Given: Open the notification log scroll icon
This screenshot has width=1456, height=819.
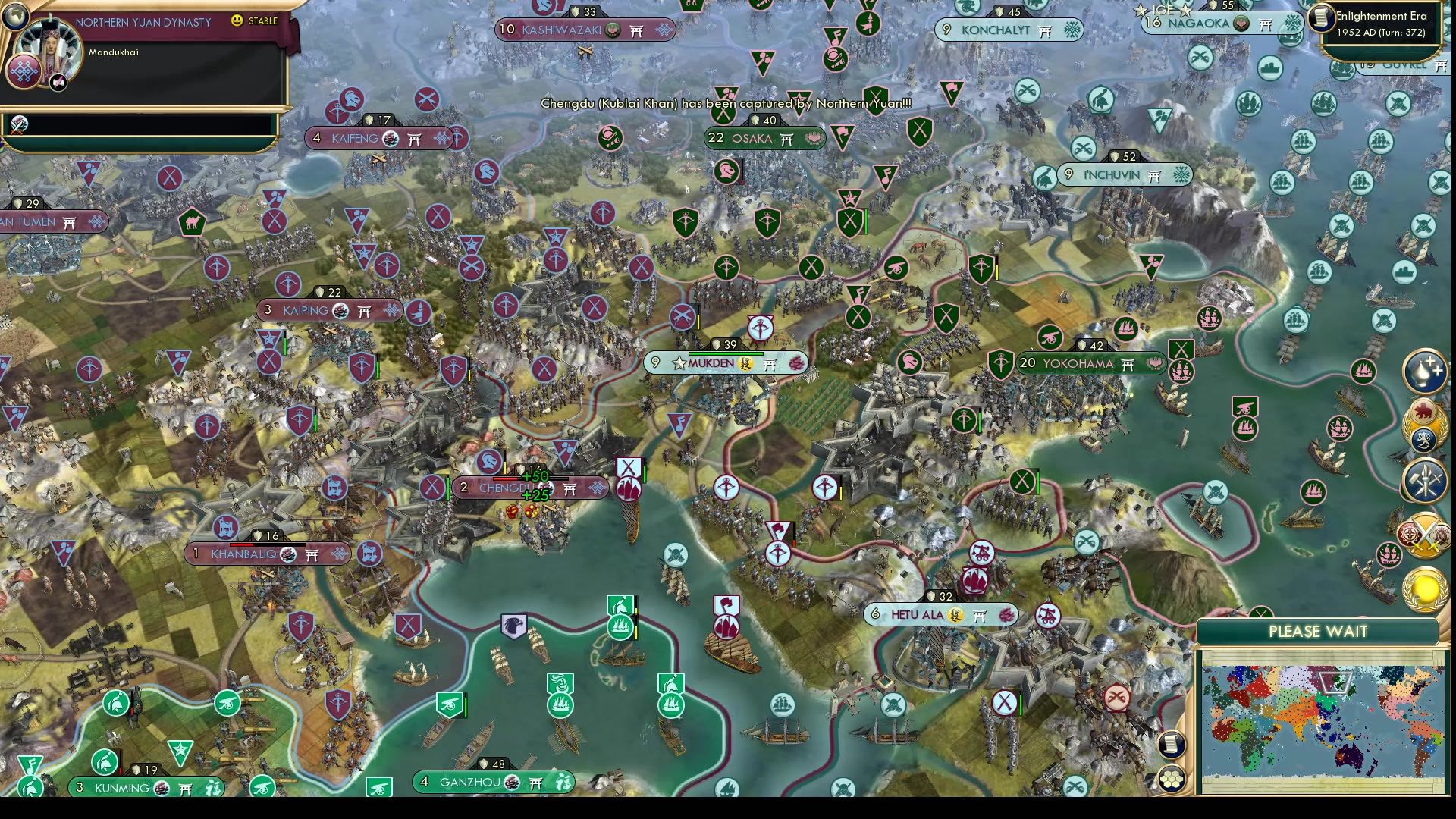Looking at the screenshot, I should [1171, 745].
